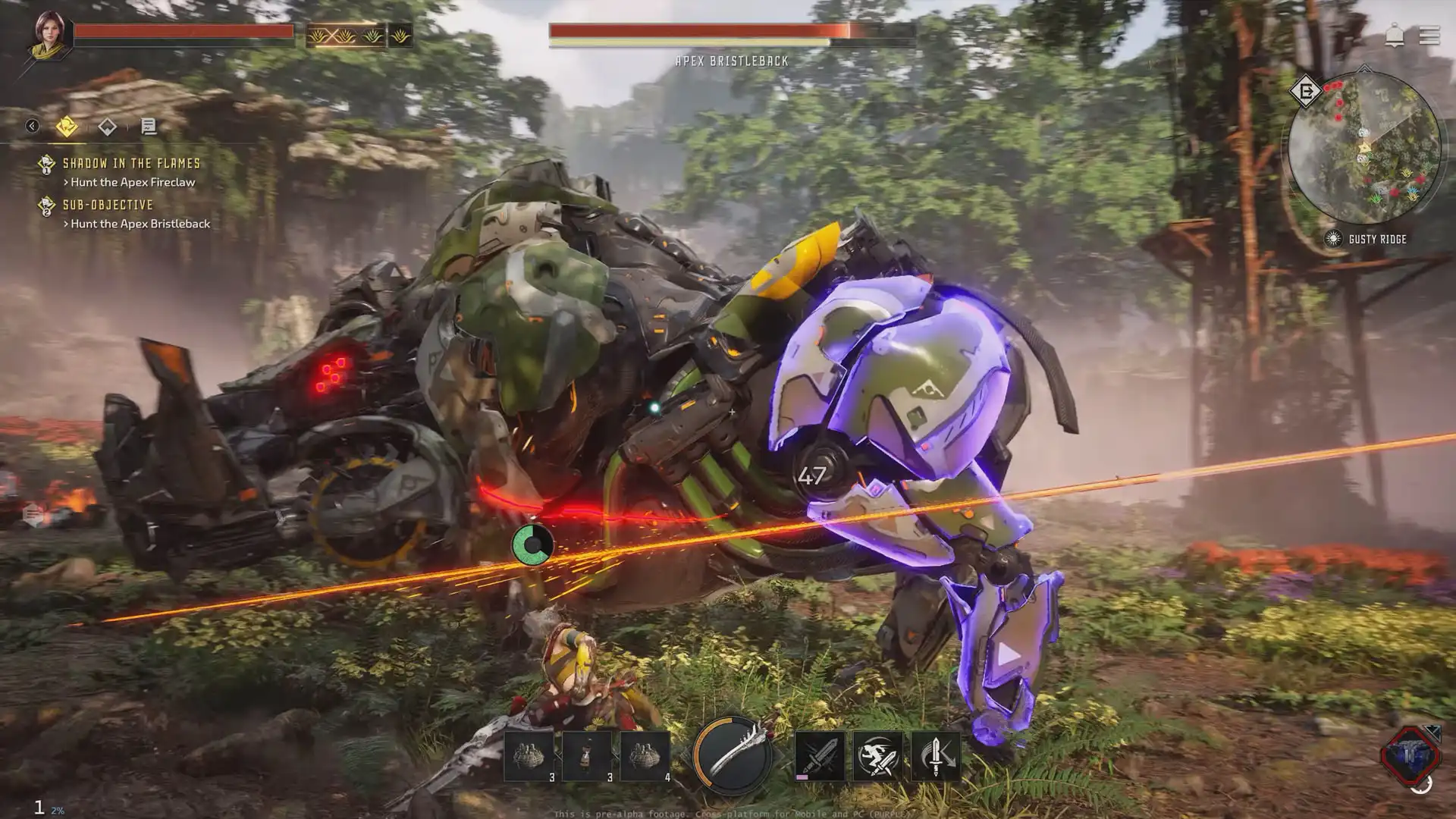Click the Shadow in the Flames quest title
This screenshot has height=819, width=1456.
131,162
